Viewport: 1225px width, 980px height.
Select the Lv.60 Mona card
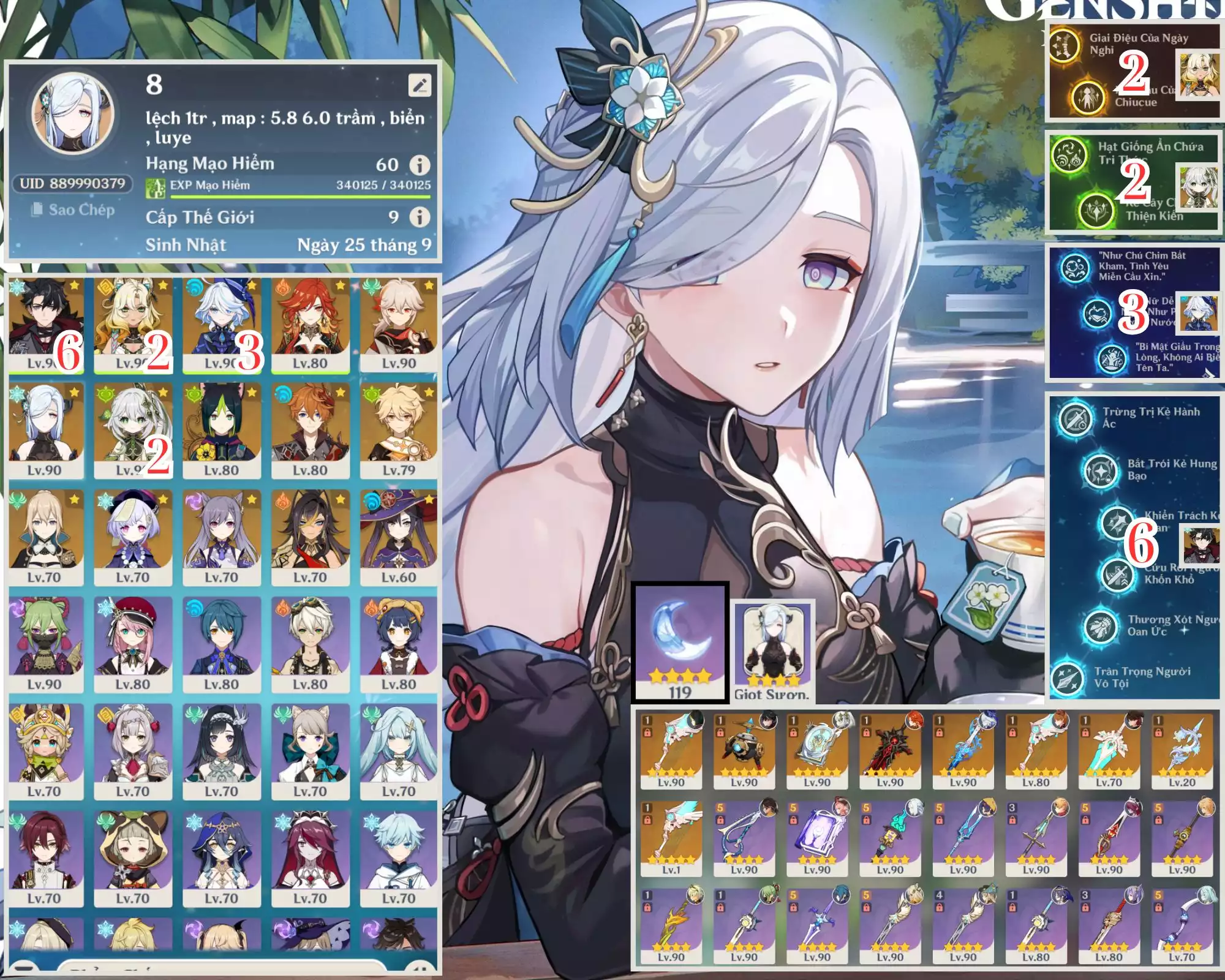[399, 539]
